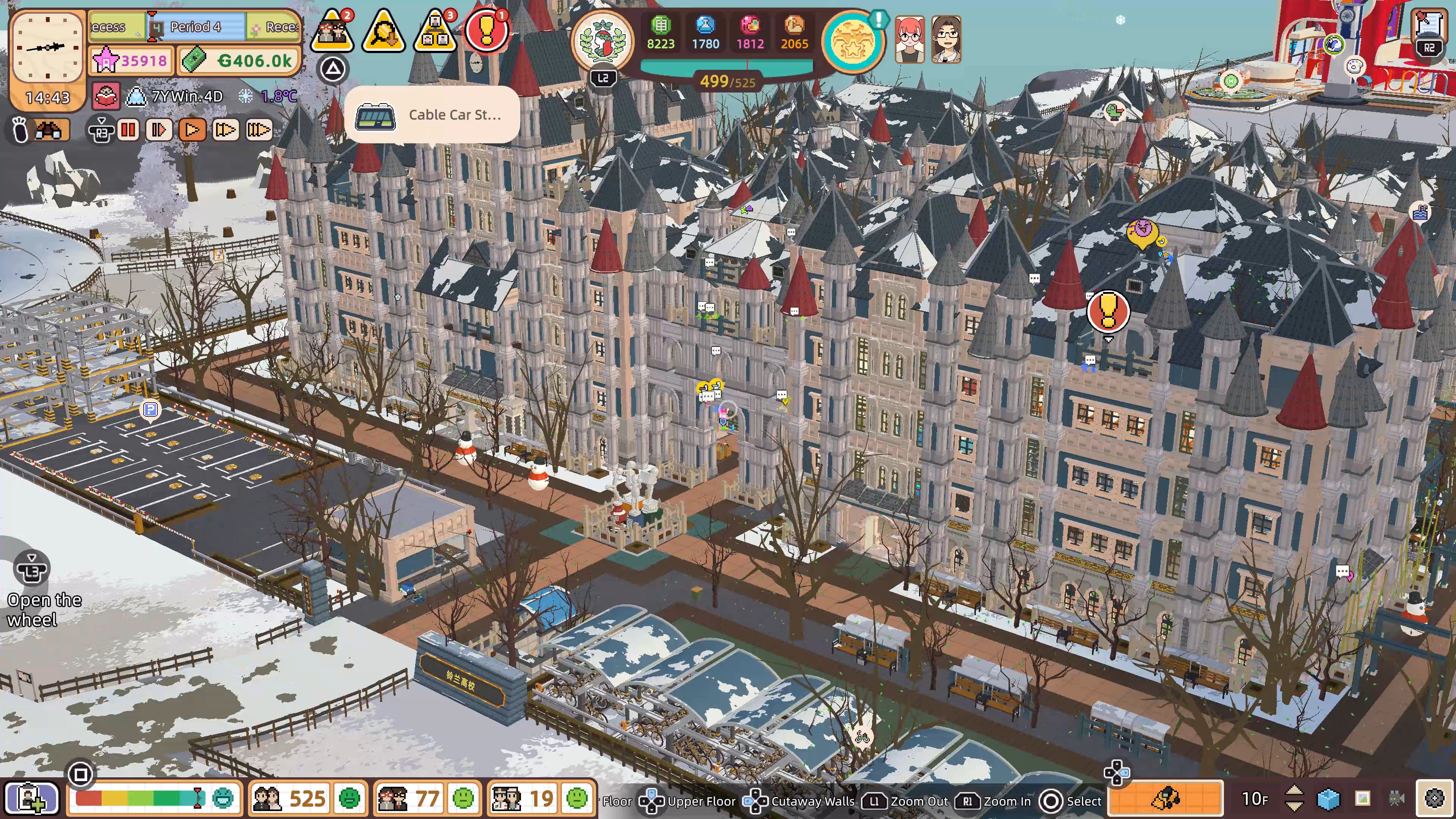Check the magnifying glass warning alert
This screenshot has width=1456, height=819.
coord(384,31)
